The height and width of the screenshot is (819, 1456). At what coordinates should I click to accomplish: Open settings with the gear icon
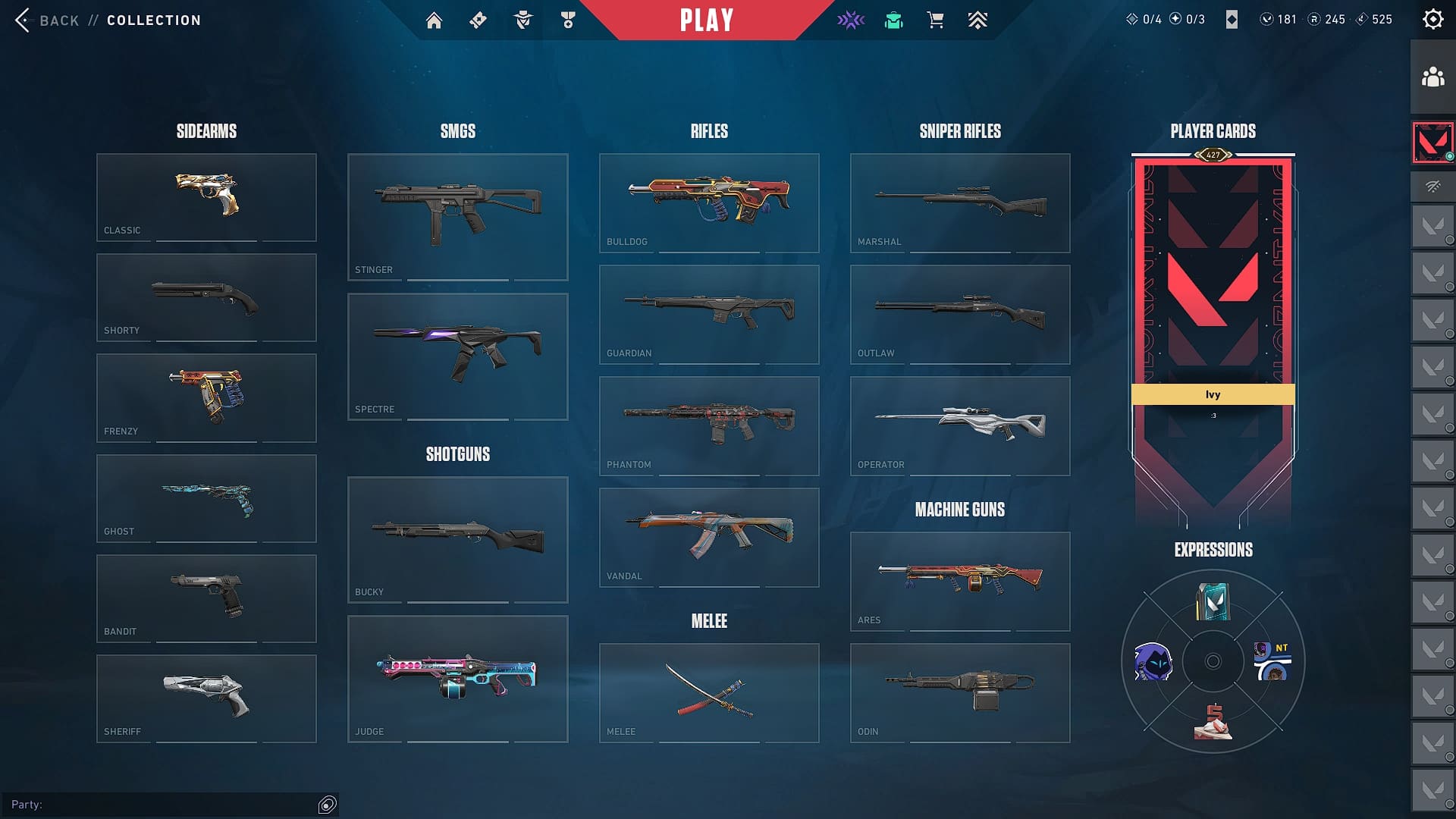pos(1432,20)
